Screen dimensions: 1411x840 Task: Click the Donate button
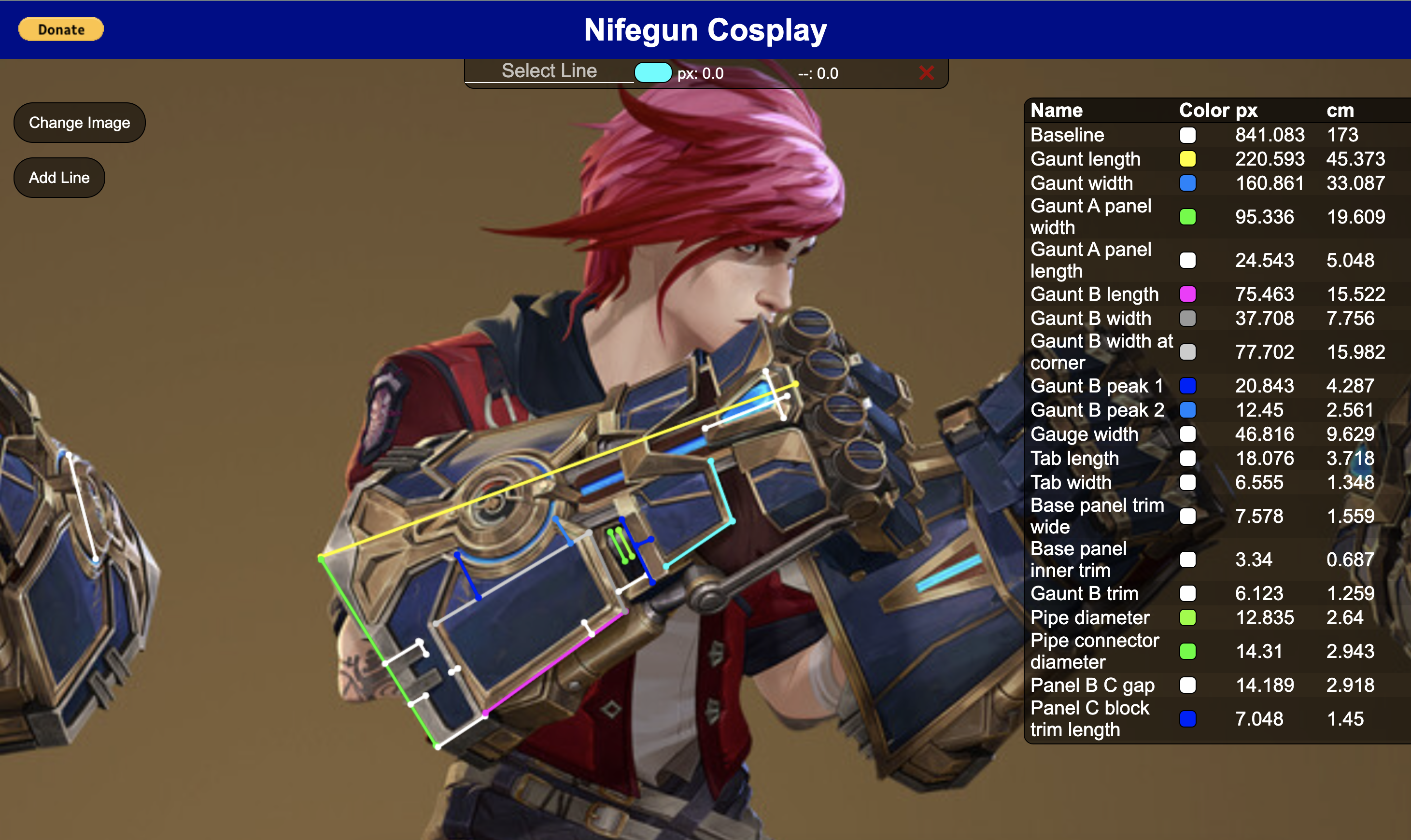[60, 29]
